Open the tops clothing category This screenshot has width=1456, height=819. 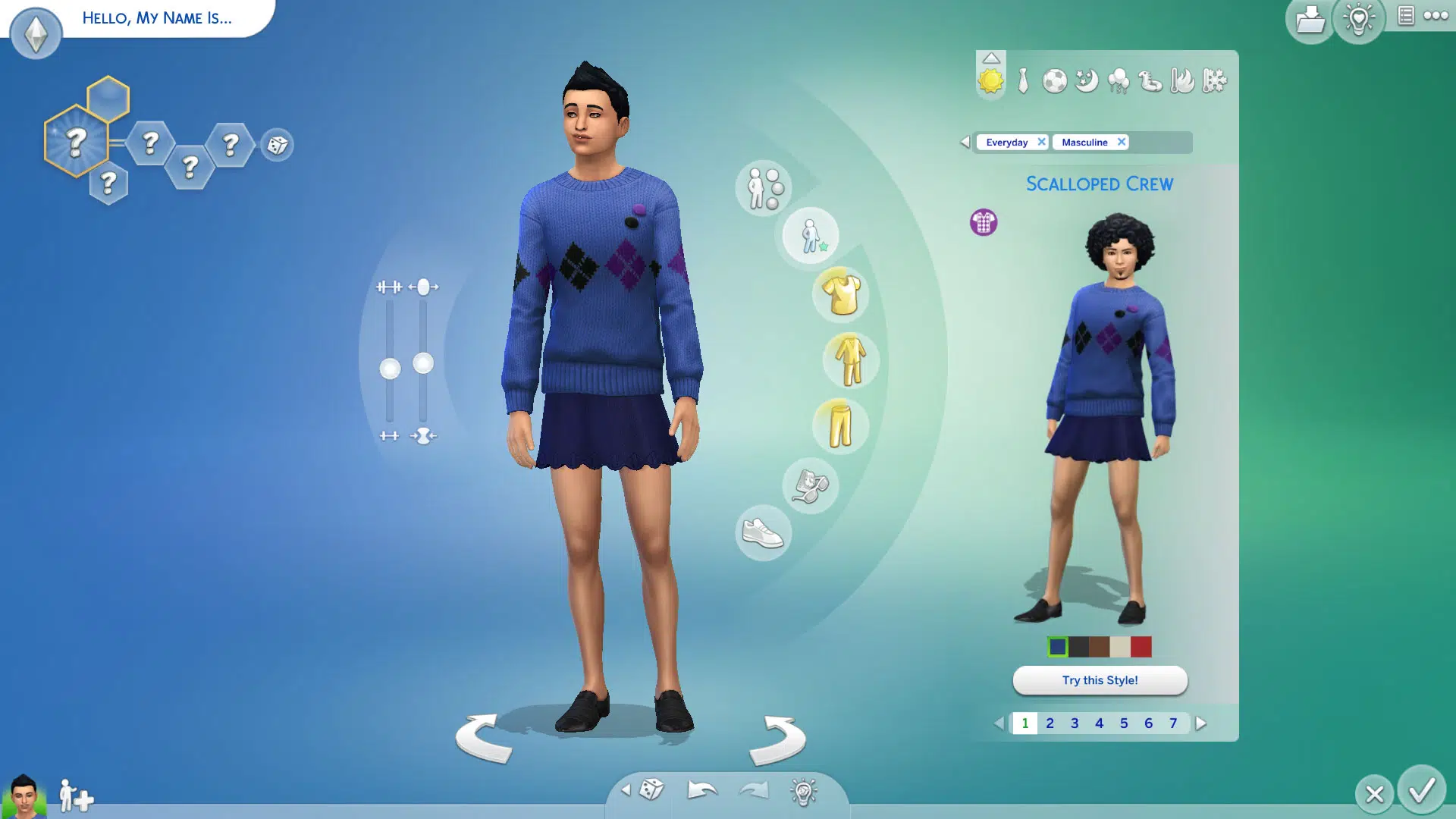(x=841, y=294)
